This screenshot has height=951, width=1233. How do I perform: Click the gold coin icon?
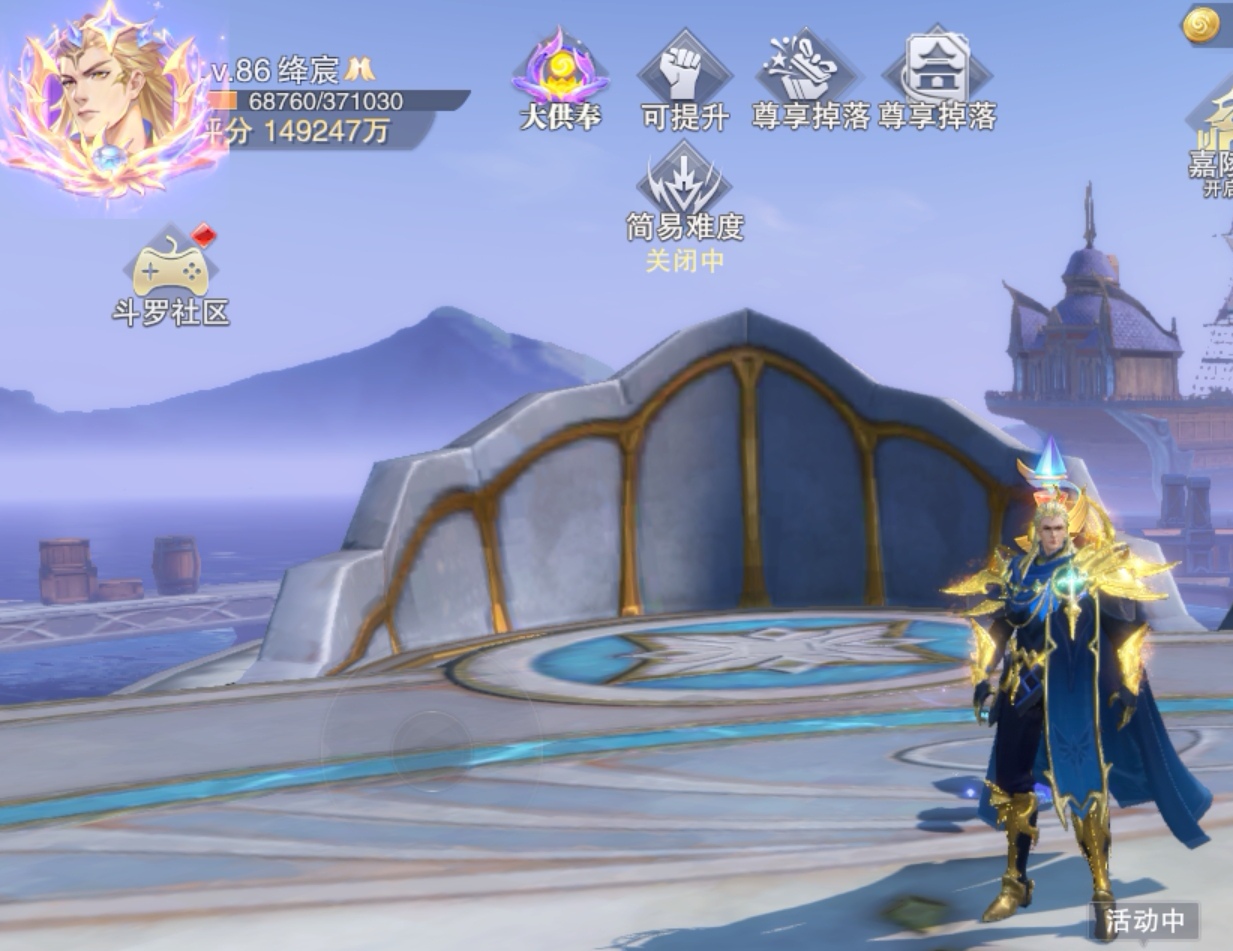1201,26
